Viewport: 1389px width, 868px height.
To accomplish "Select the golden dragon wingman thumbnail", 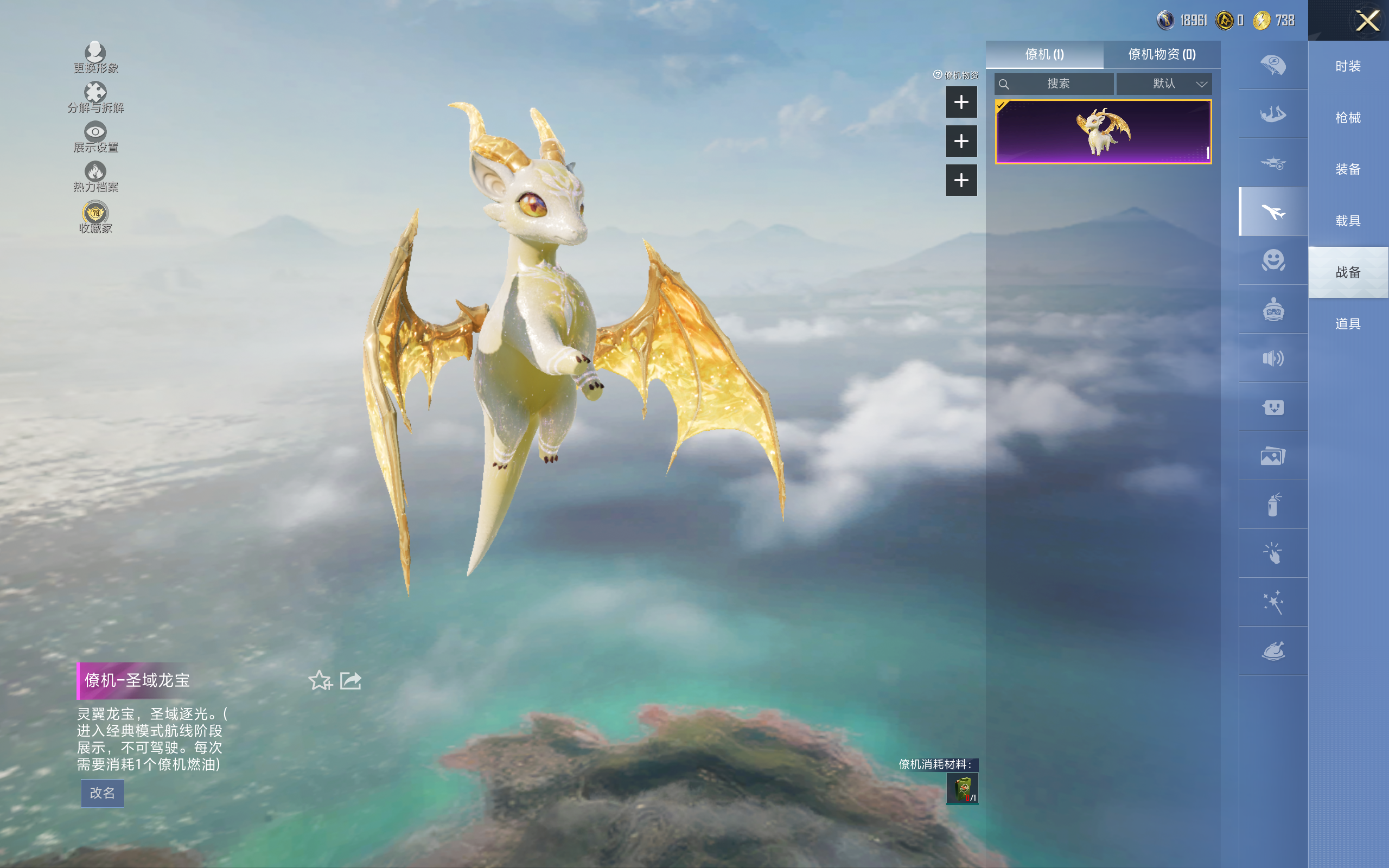I will pos(1103,132).
